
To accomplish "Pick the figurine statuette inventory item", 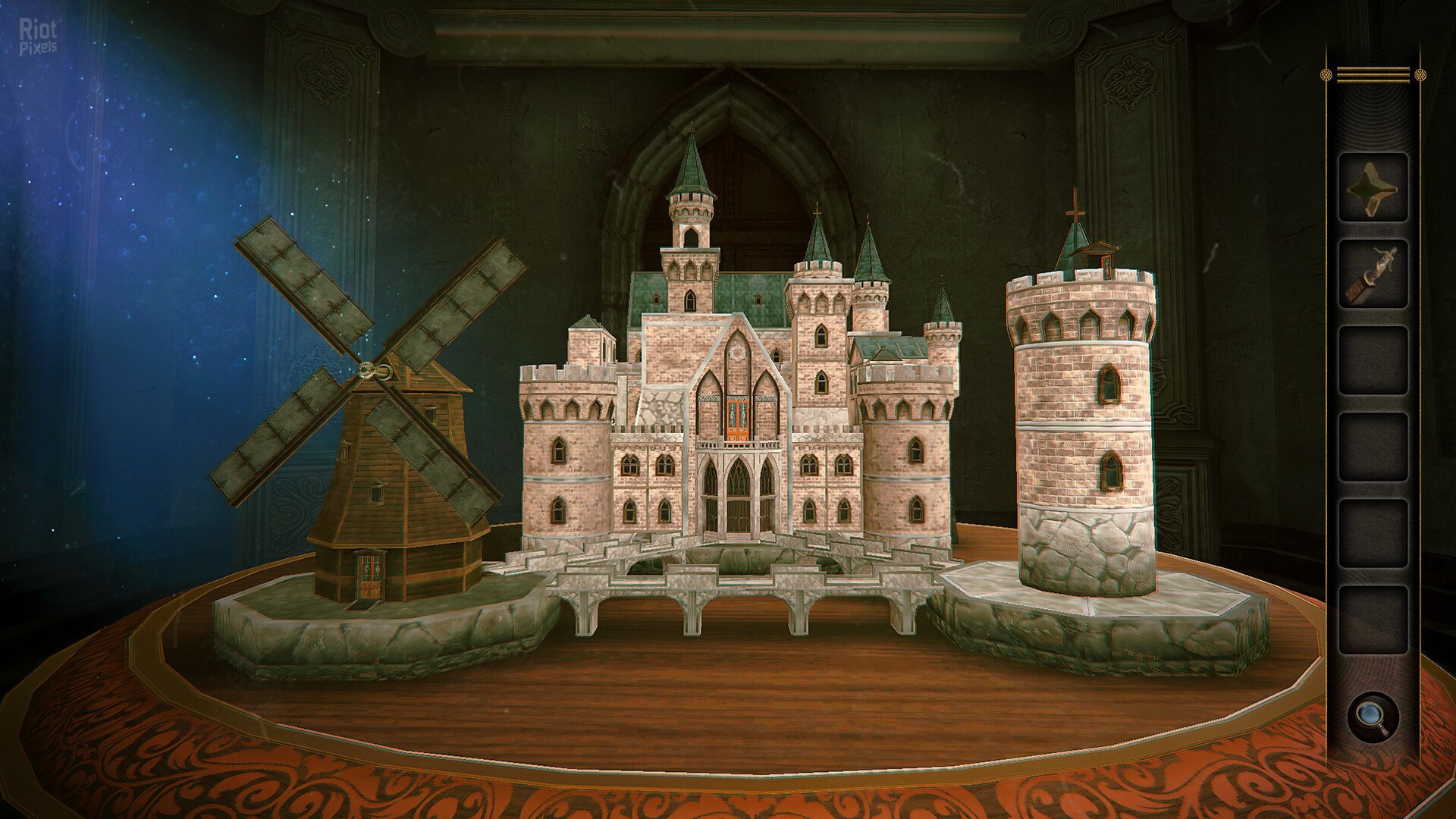I will click(x=1373, y=274).
